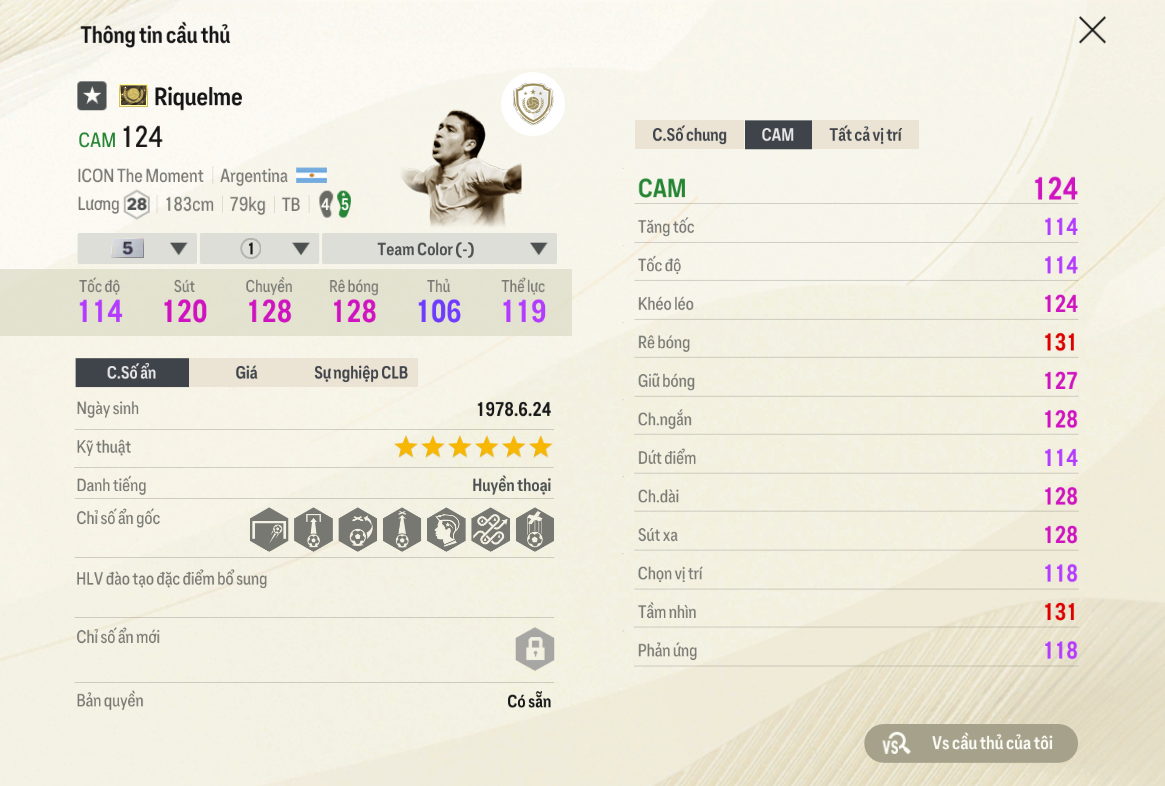Select the helmeted head trait hexagon icon
Screen dimensions: 1165x786
coord(446,530)
